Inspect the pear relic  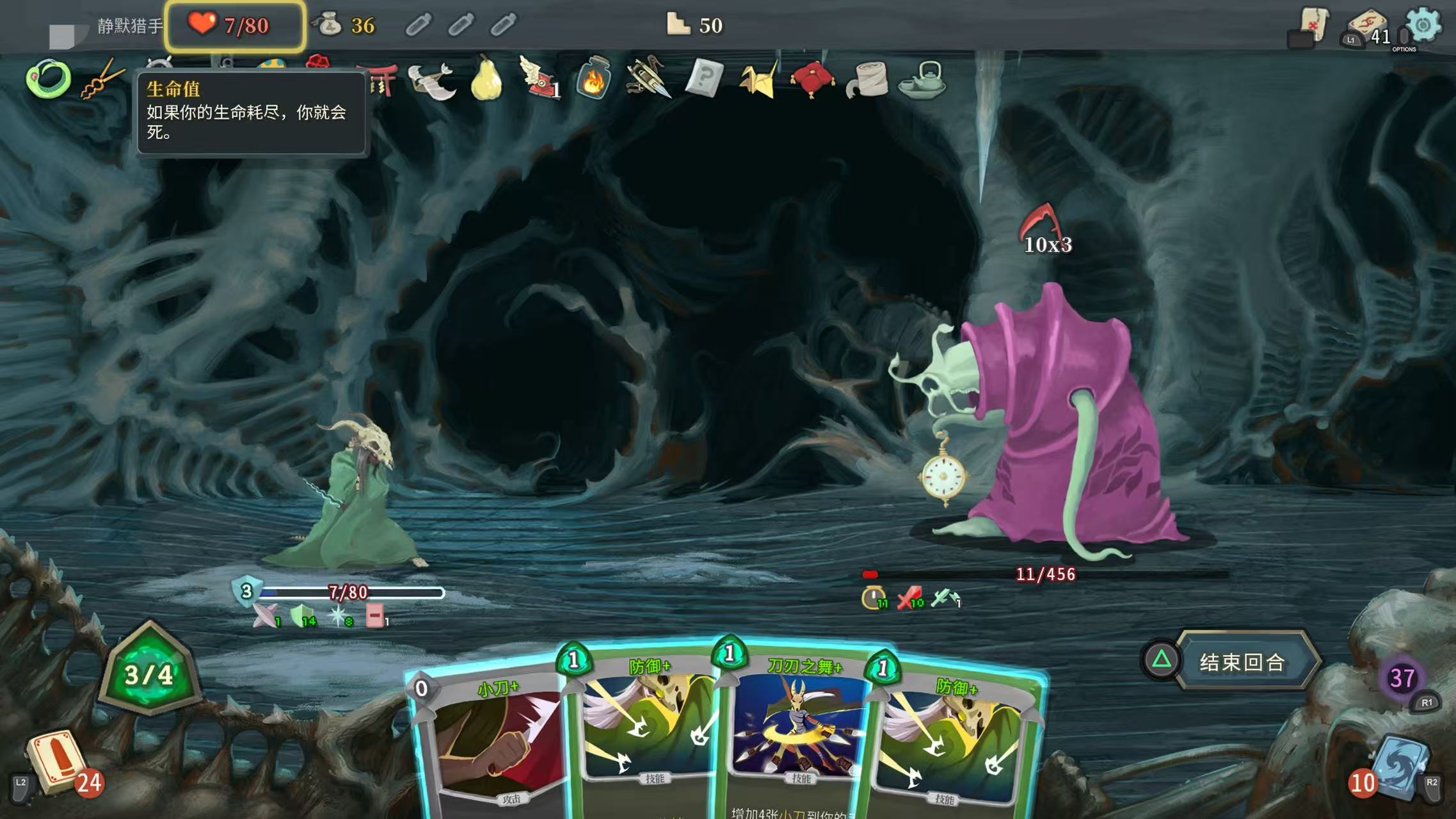[486, 79]
